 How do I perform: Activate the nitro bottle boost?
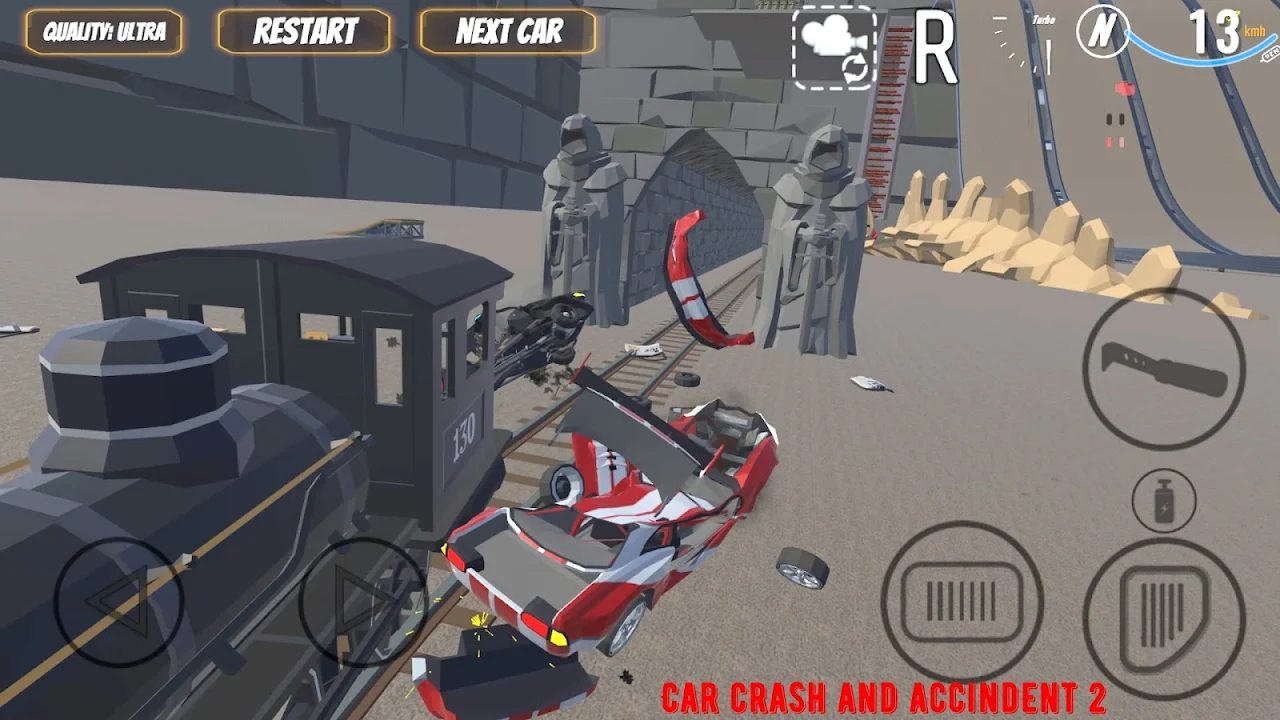(1164, 500)
